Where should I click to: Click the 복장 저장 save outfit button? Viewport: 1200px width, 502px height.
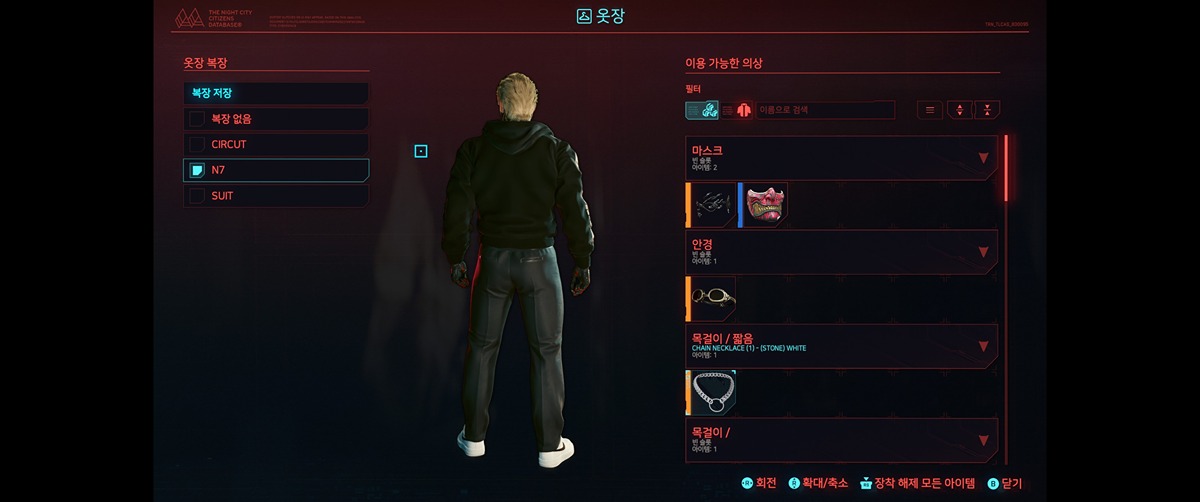[x=276, y=93]
